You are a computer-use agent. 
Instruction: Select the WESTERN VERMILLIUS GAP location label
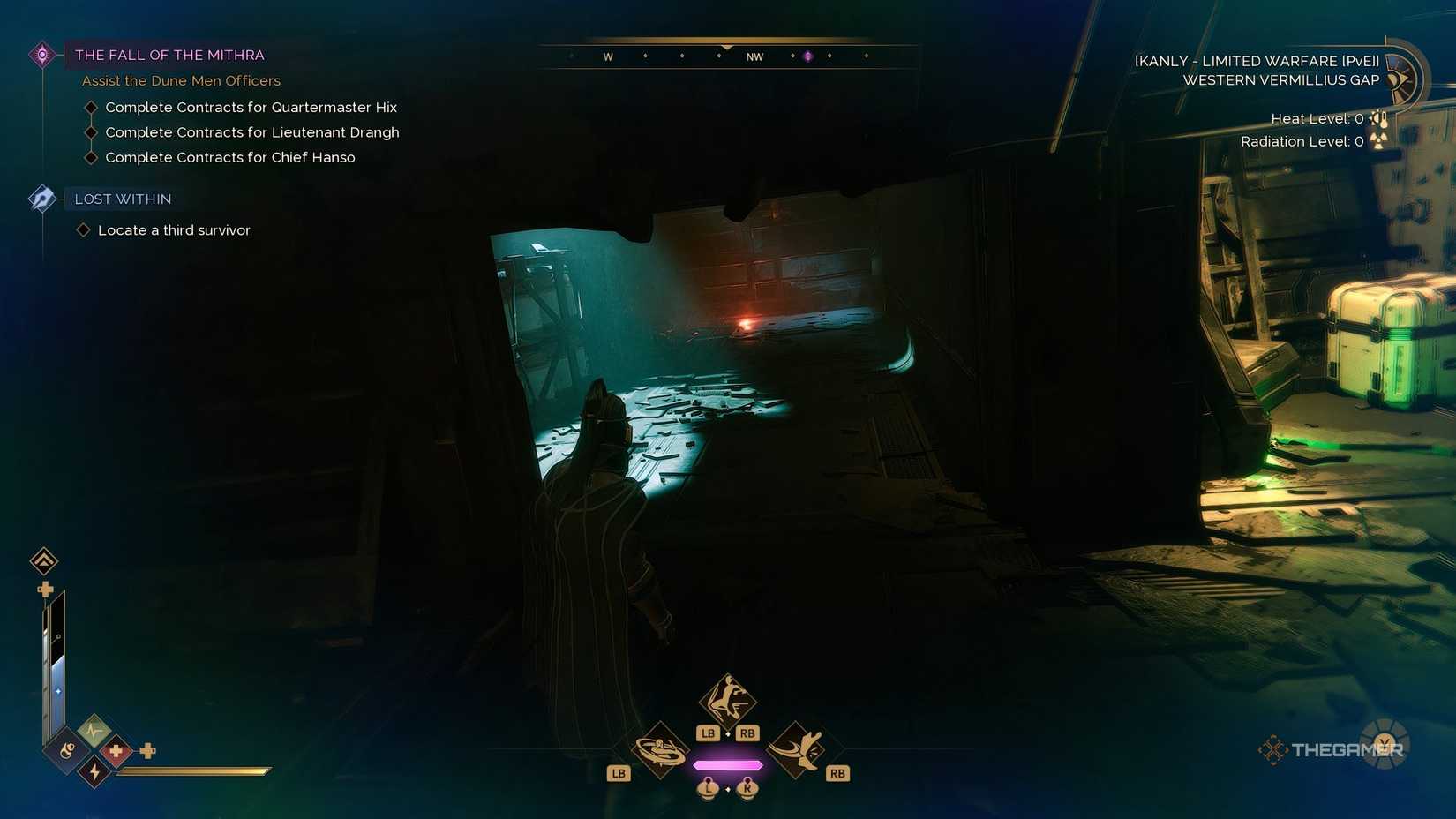1280,79
